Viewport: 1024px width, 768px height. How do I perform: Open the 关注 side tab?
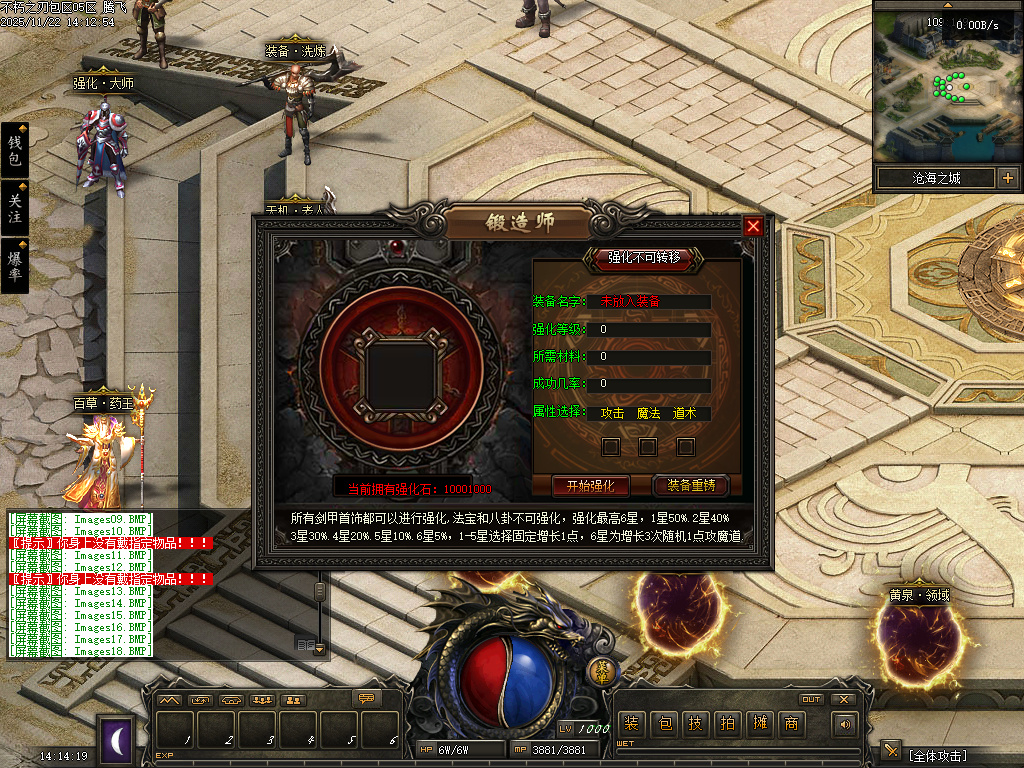[14, 208]
